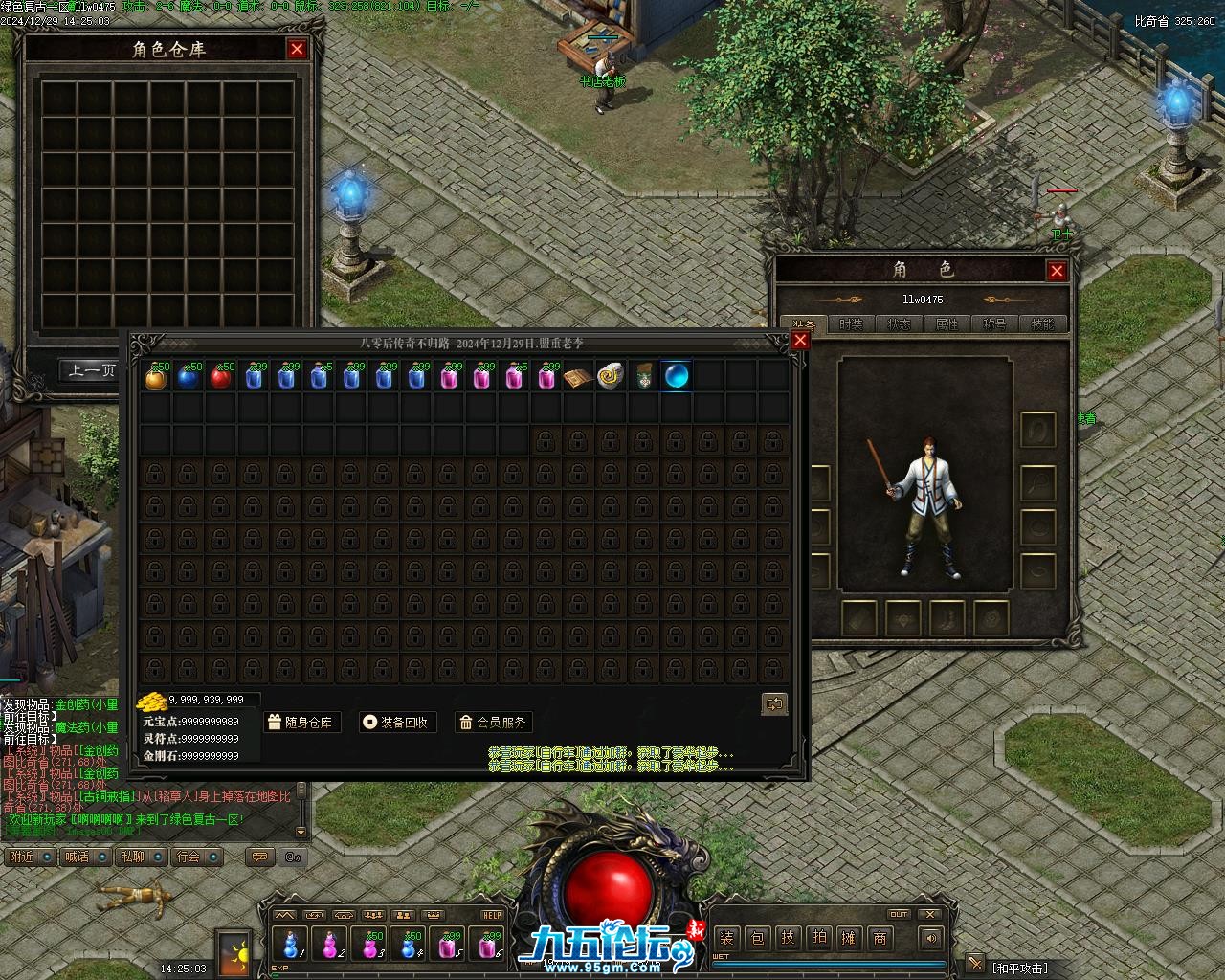Open 装备回收 equipment recycling
Image resolution: width=1225 pixels, height=980 pixels.
click(x=396, y=723)
